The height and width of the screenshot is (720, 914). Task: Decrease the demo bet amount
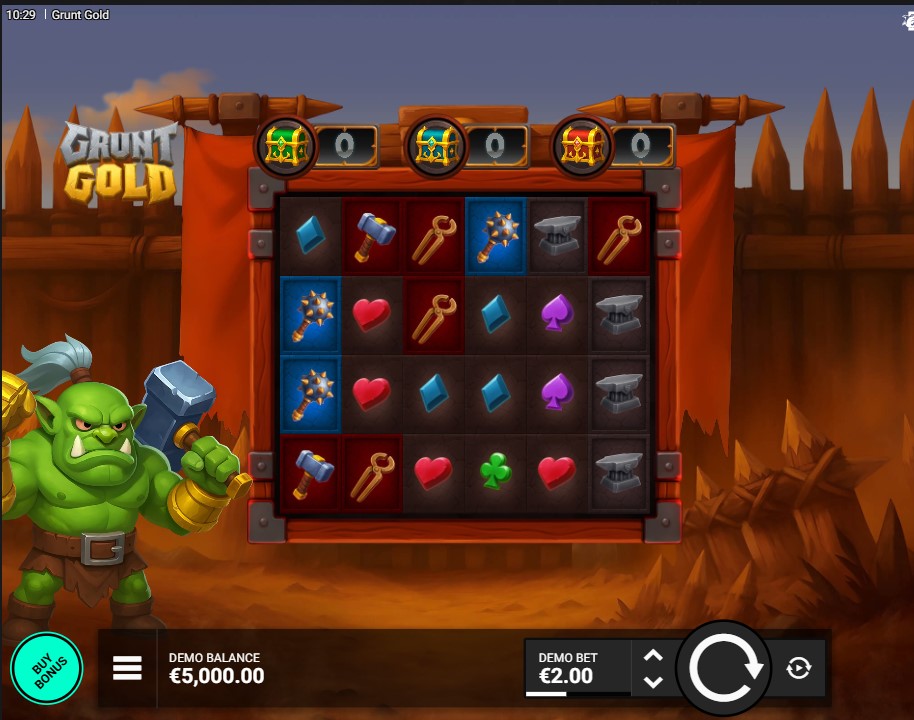pyautogui.click(x=653, y=682)
